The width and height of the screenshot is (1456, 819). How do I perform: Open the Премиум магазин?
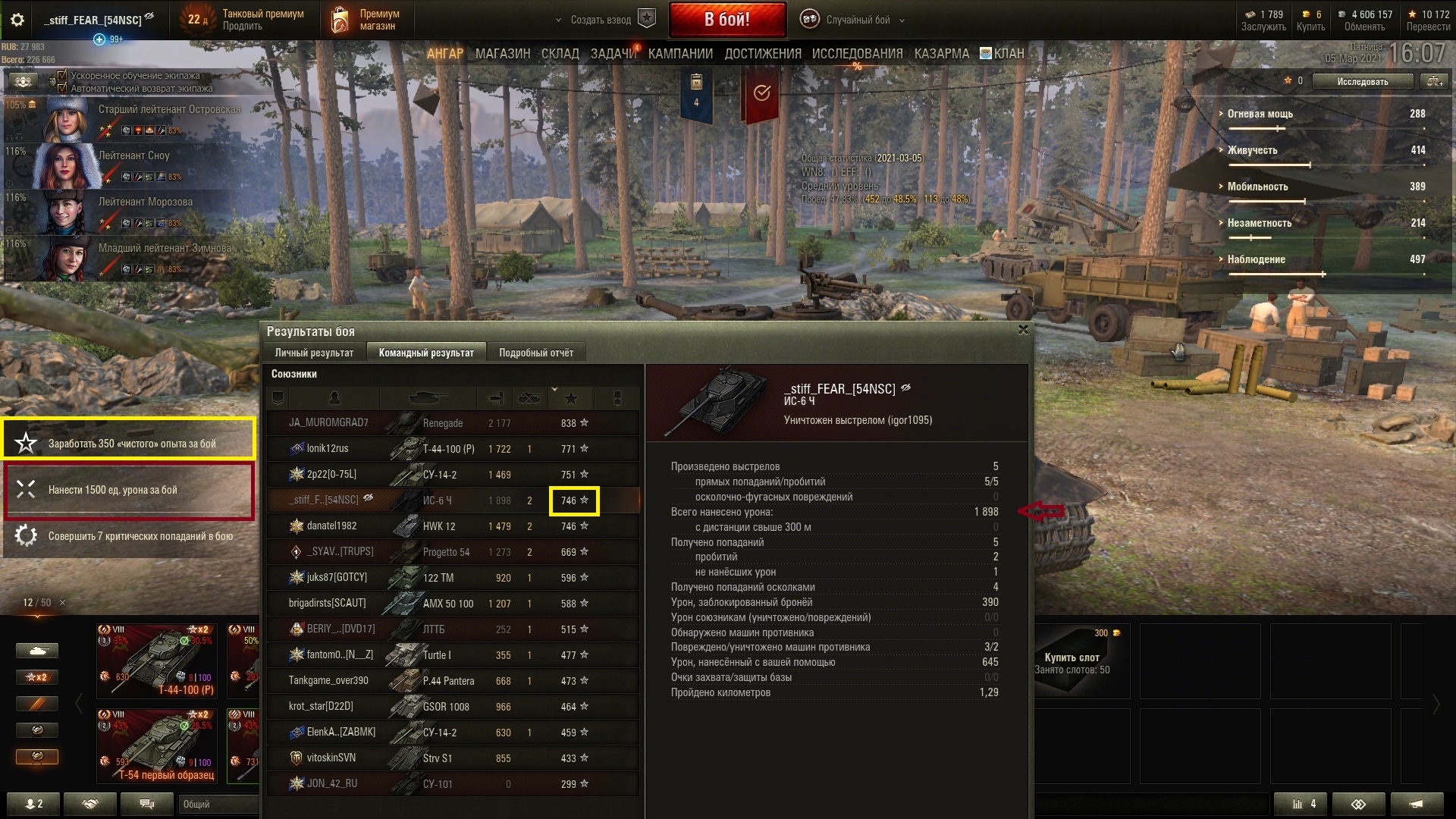(x=366, y=20)
